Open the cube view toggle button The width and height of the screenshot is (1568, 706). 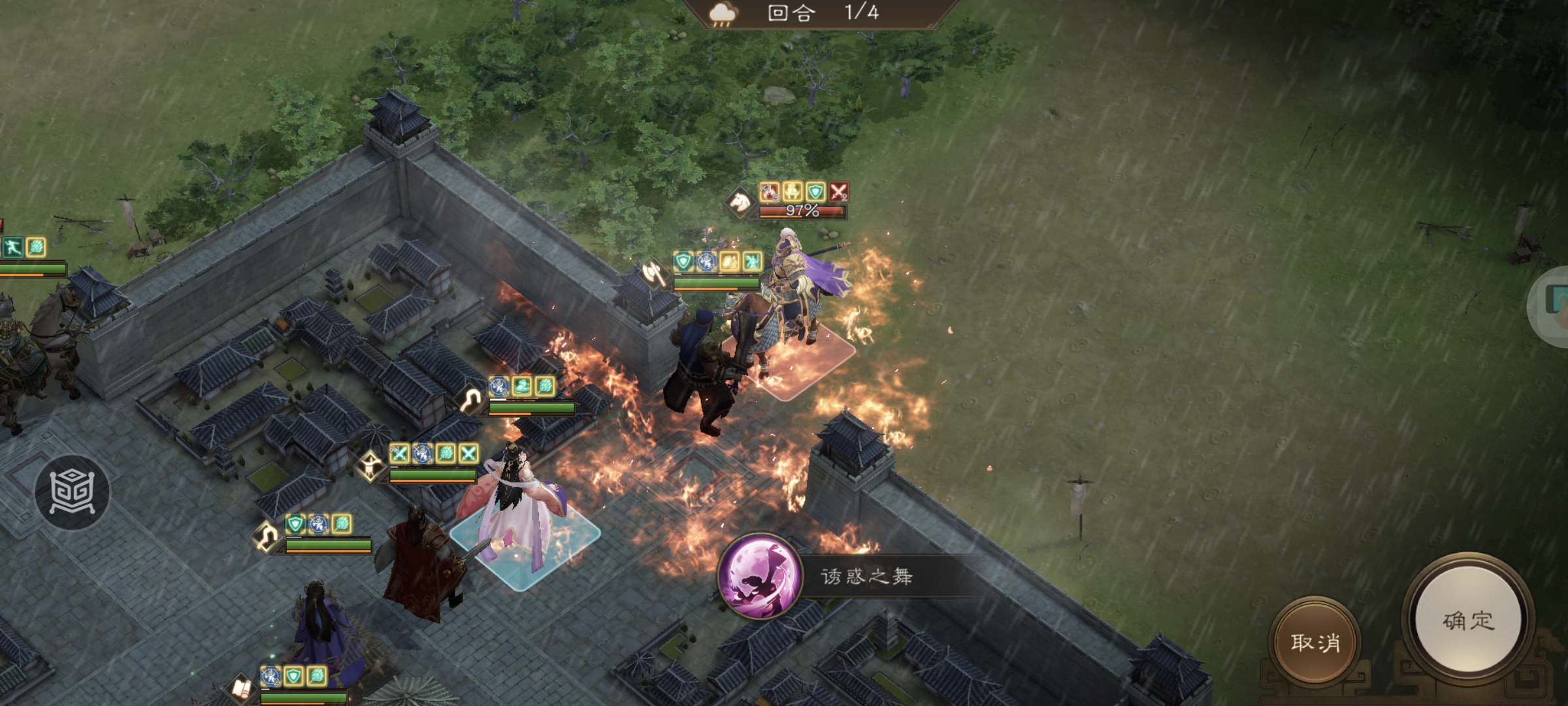click(73, 492)
